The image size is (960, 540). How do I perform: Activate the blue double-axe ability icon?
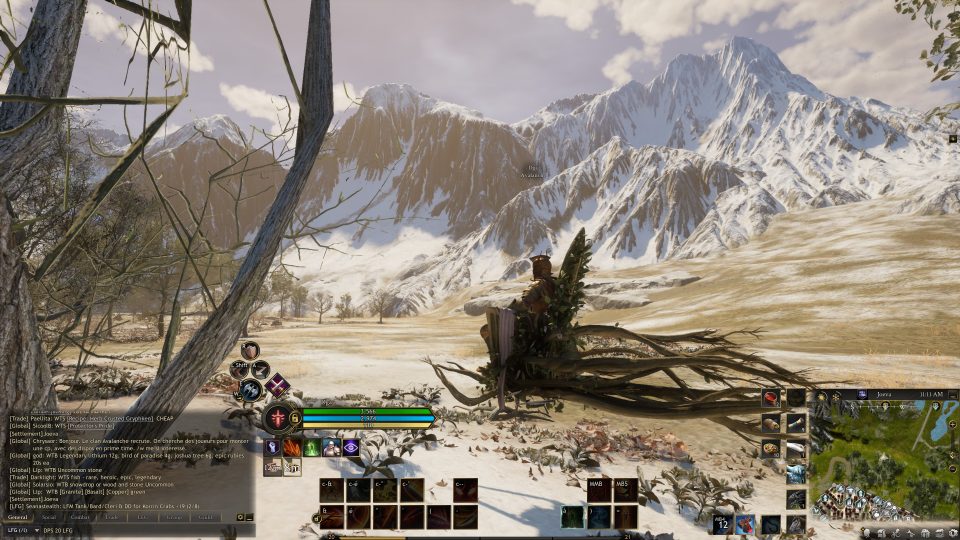point(250,391)
